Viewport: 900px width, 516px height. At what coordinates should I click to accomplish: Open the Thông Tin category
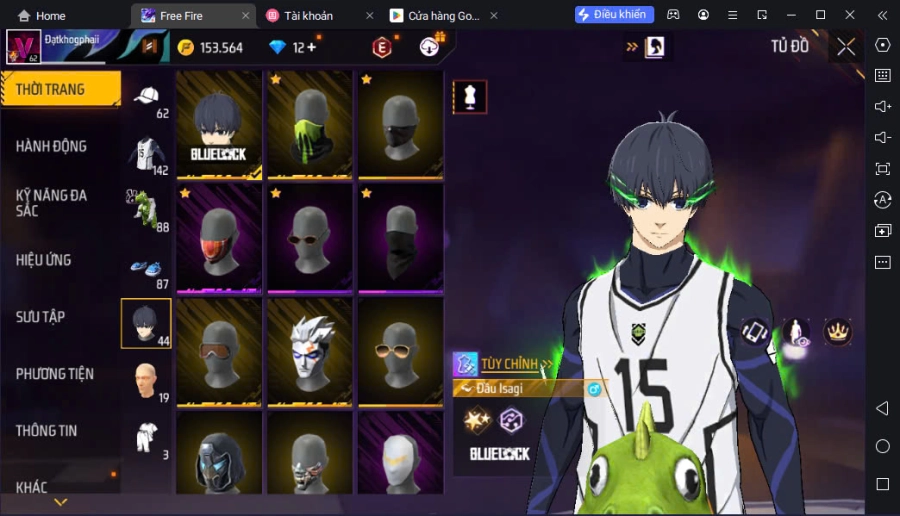(x=47, y=431)
